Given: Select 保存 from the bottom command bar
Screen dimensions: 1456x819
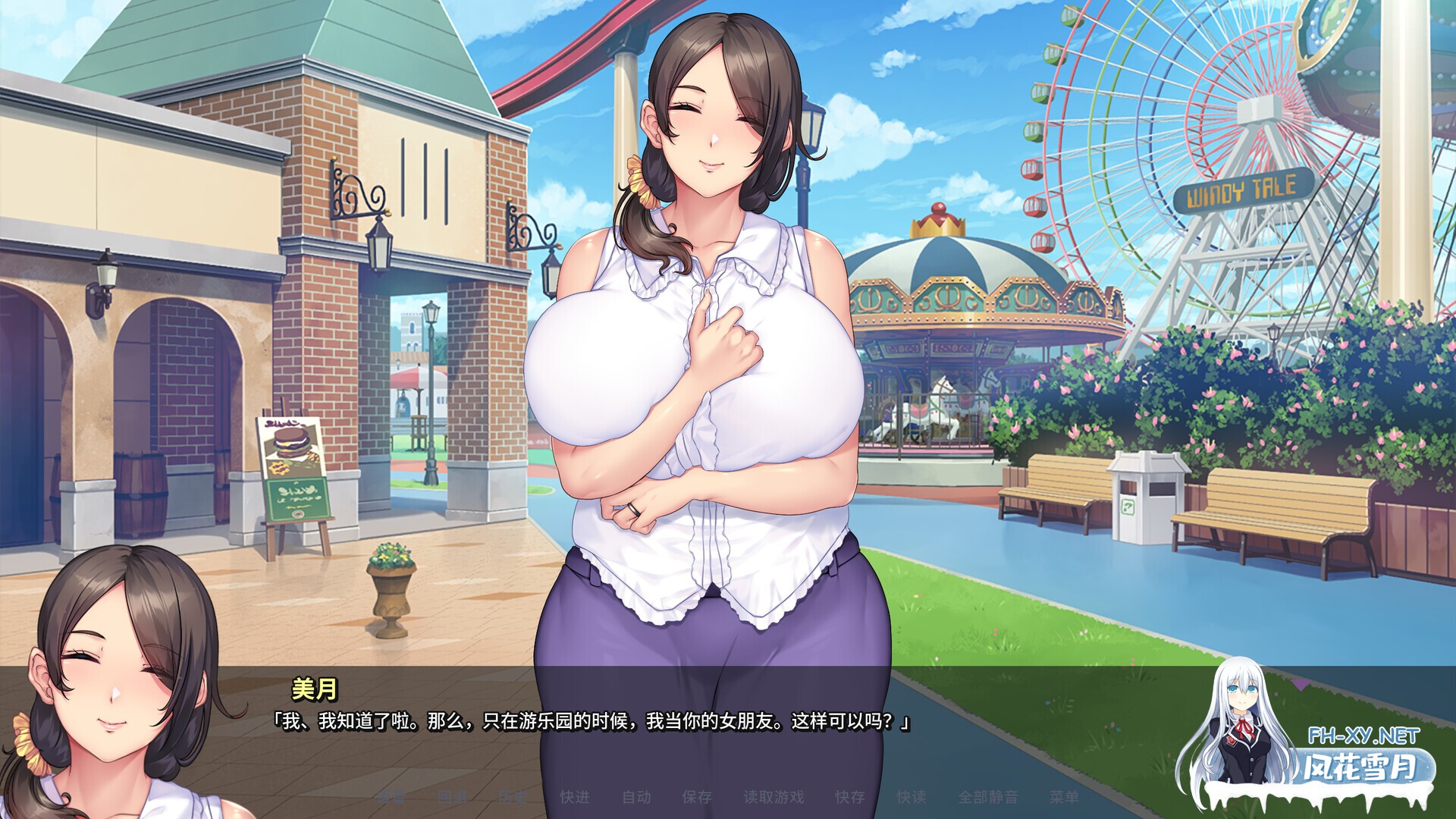Looking at the screenshot, I should (698, 795).
